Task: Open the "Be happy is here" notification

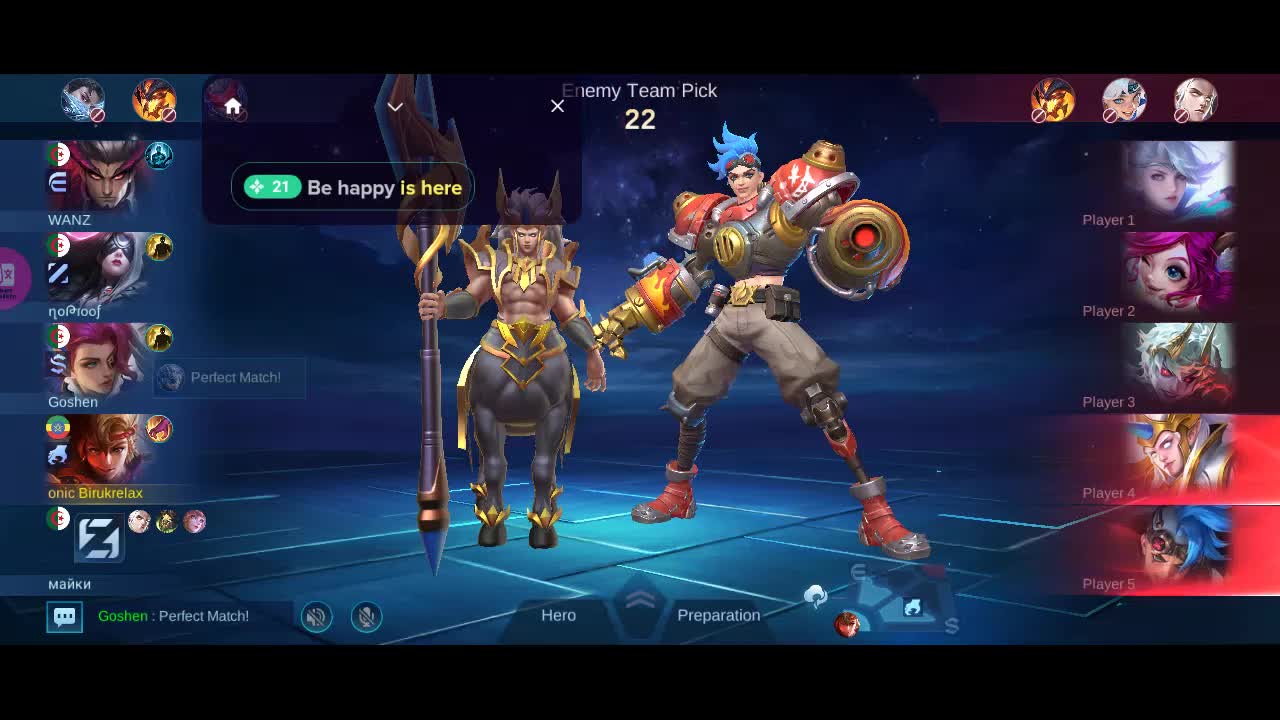Action: pyautogui.click(x=352, y=187)
